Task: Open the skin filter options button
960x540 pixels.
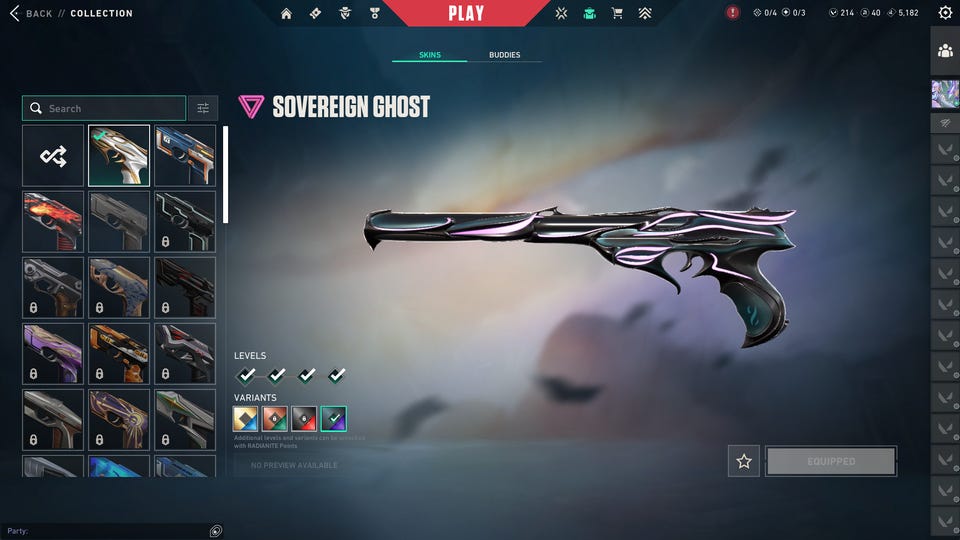Action: pos(203,108)
